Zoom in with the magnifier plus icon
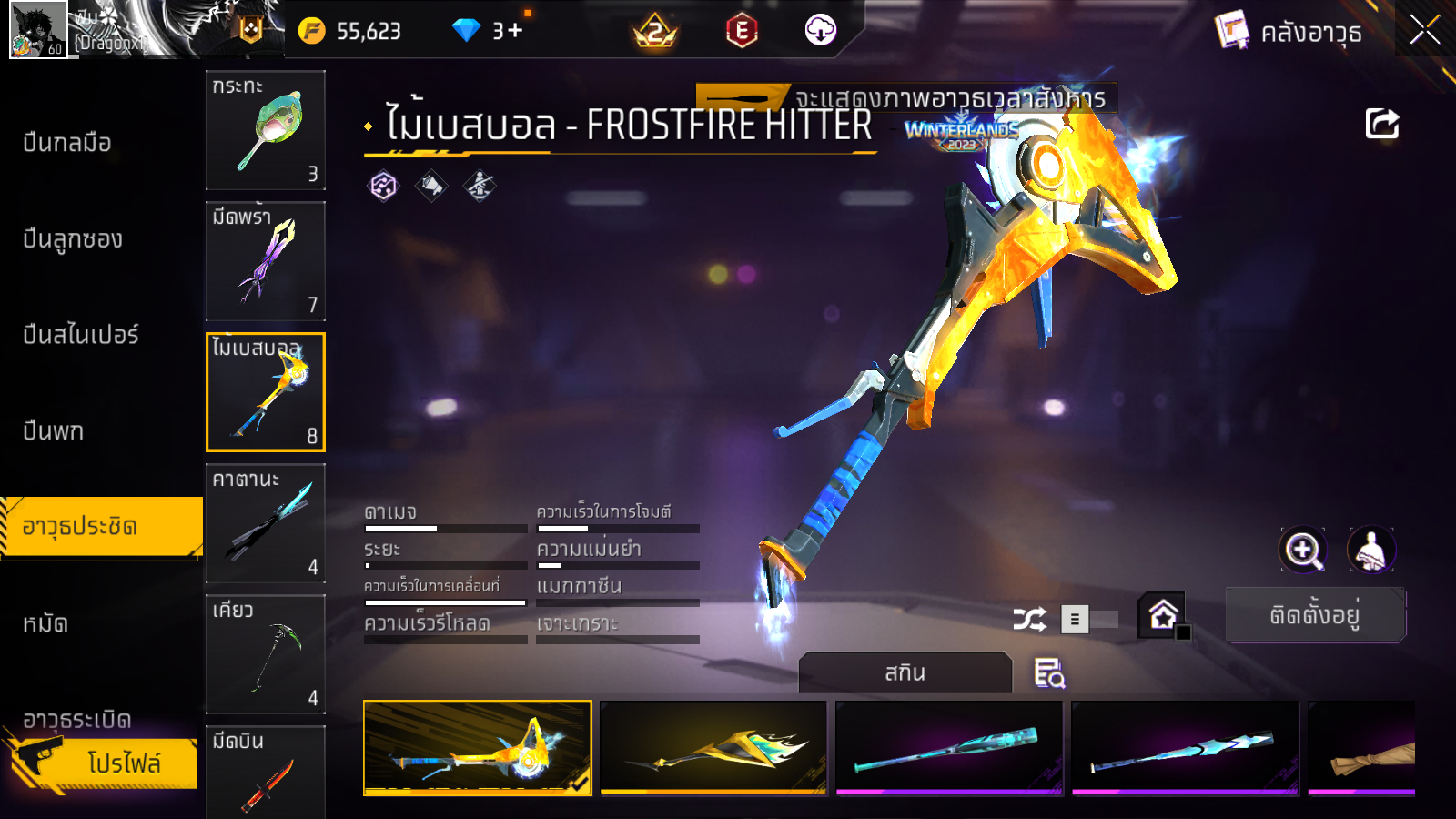1456x819 pixels. [1303, 550]
